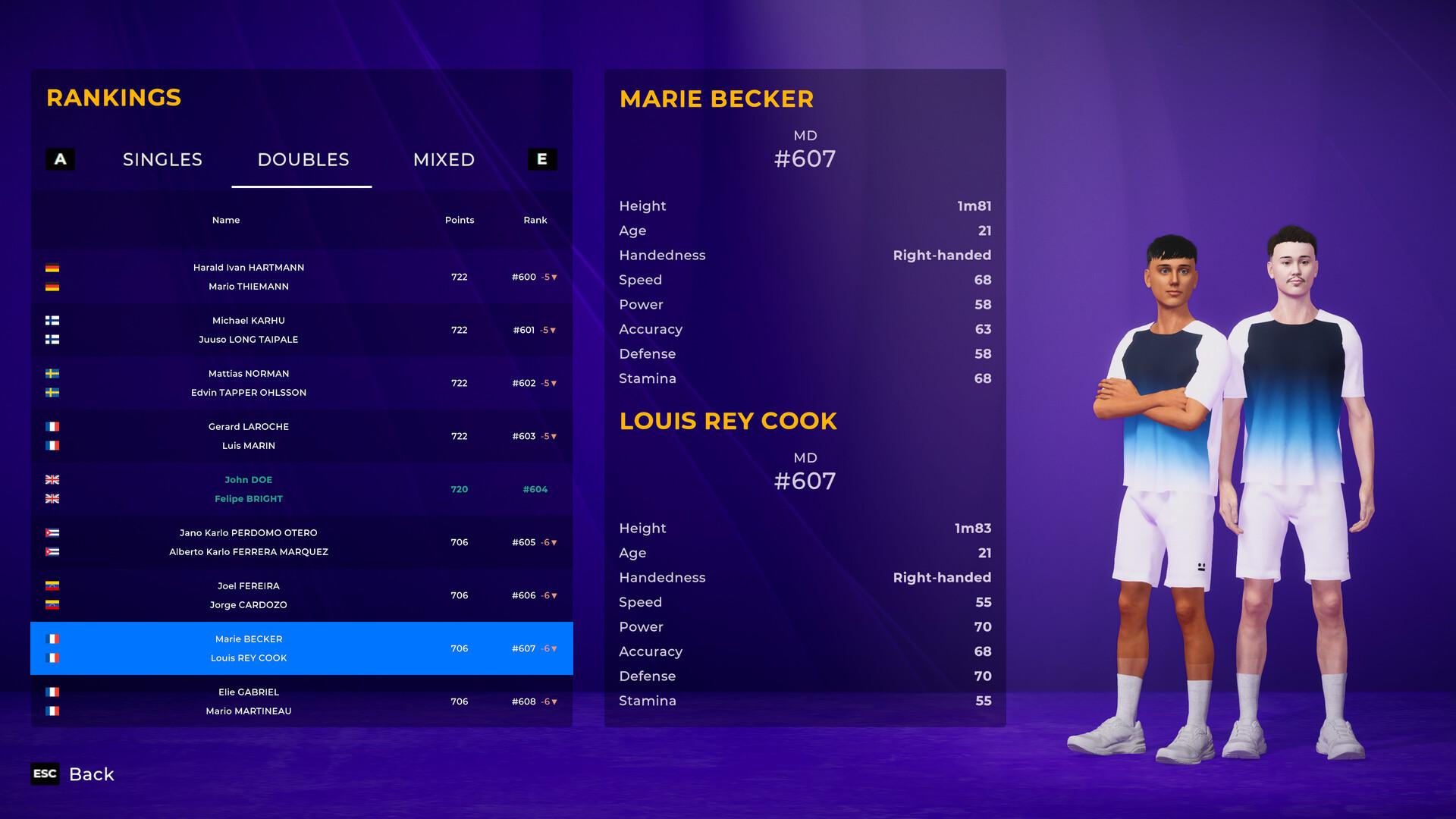Click the French flag beside Marie Becker
Screen dimensions: 1456x819
(x=52, y=639)
